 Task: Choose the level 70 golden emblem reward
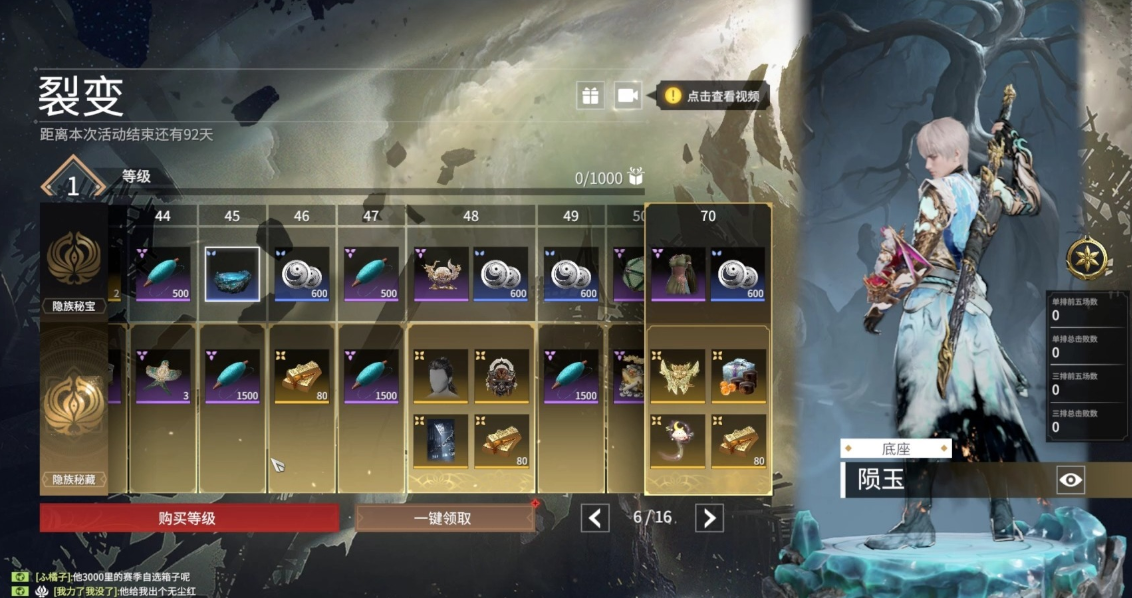[678, 376]
